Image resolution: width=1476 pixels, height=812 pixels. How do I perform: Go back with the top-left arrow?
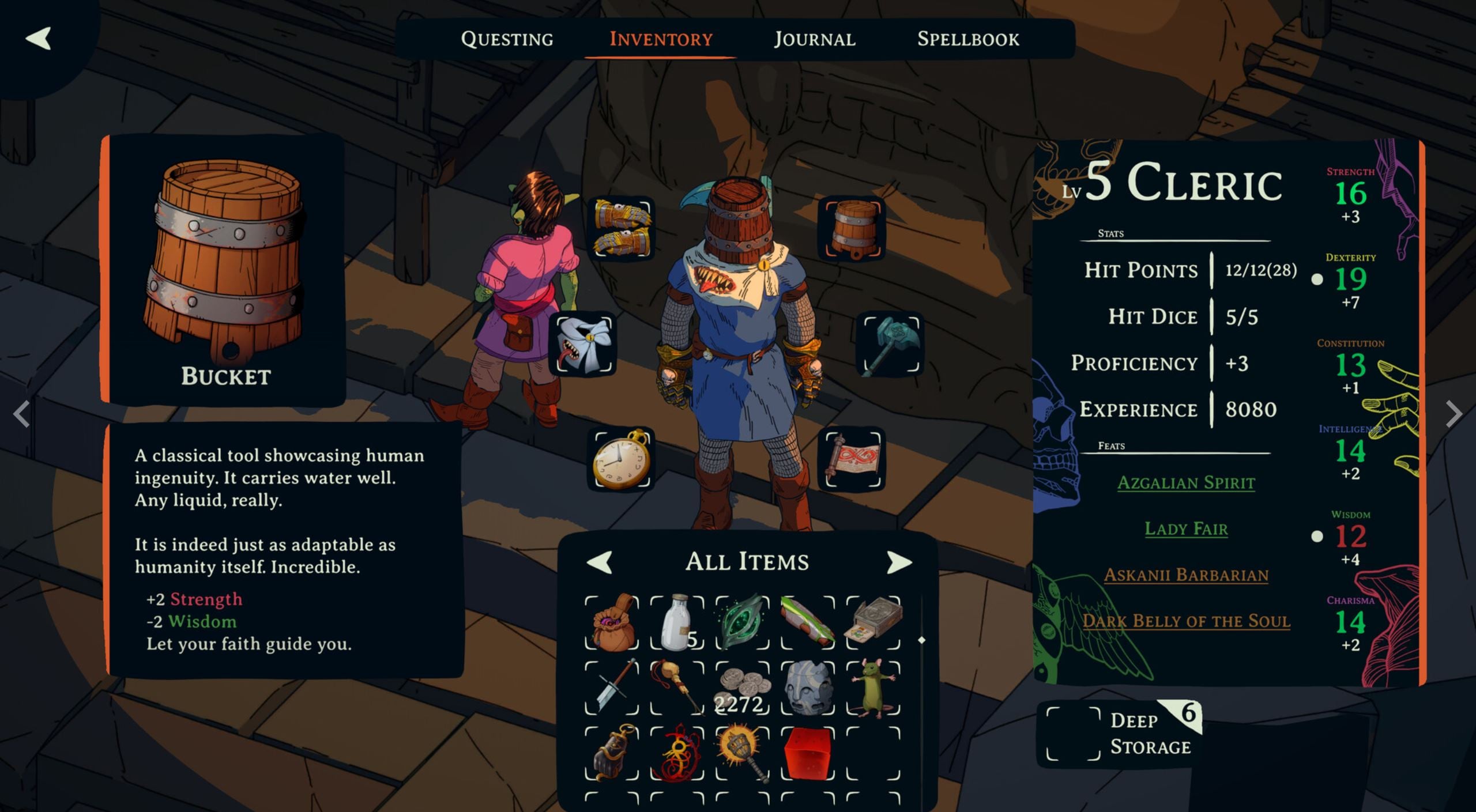point(39,39)
